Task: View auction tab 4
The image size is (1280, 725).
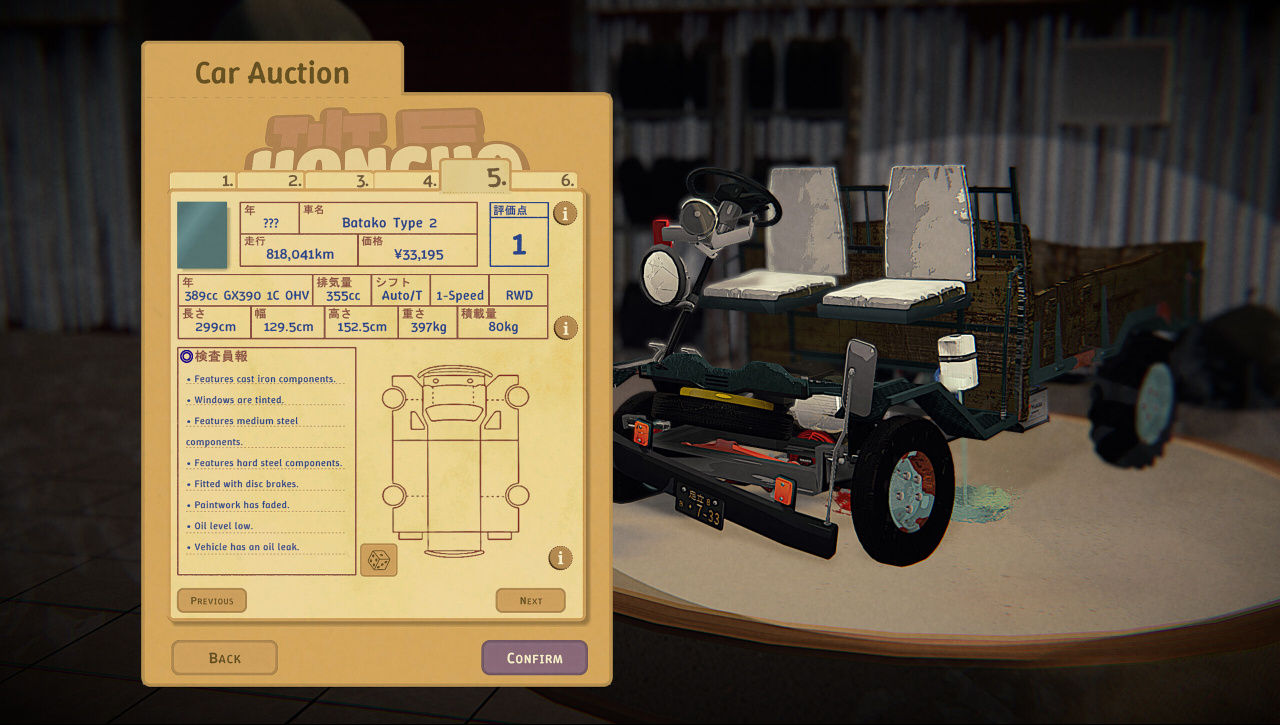Action: (x=406, y=181)
